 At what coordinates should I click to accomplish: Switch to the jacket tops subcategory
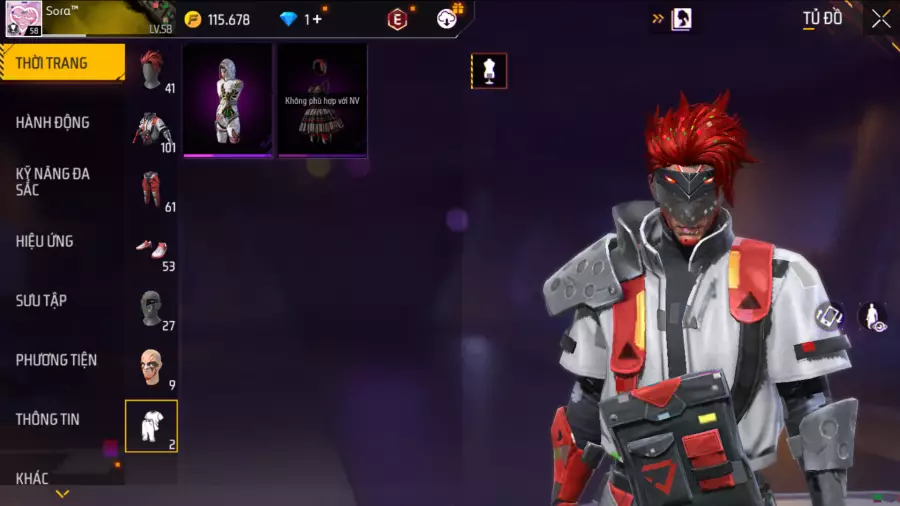click(152, 129)
